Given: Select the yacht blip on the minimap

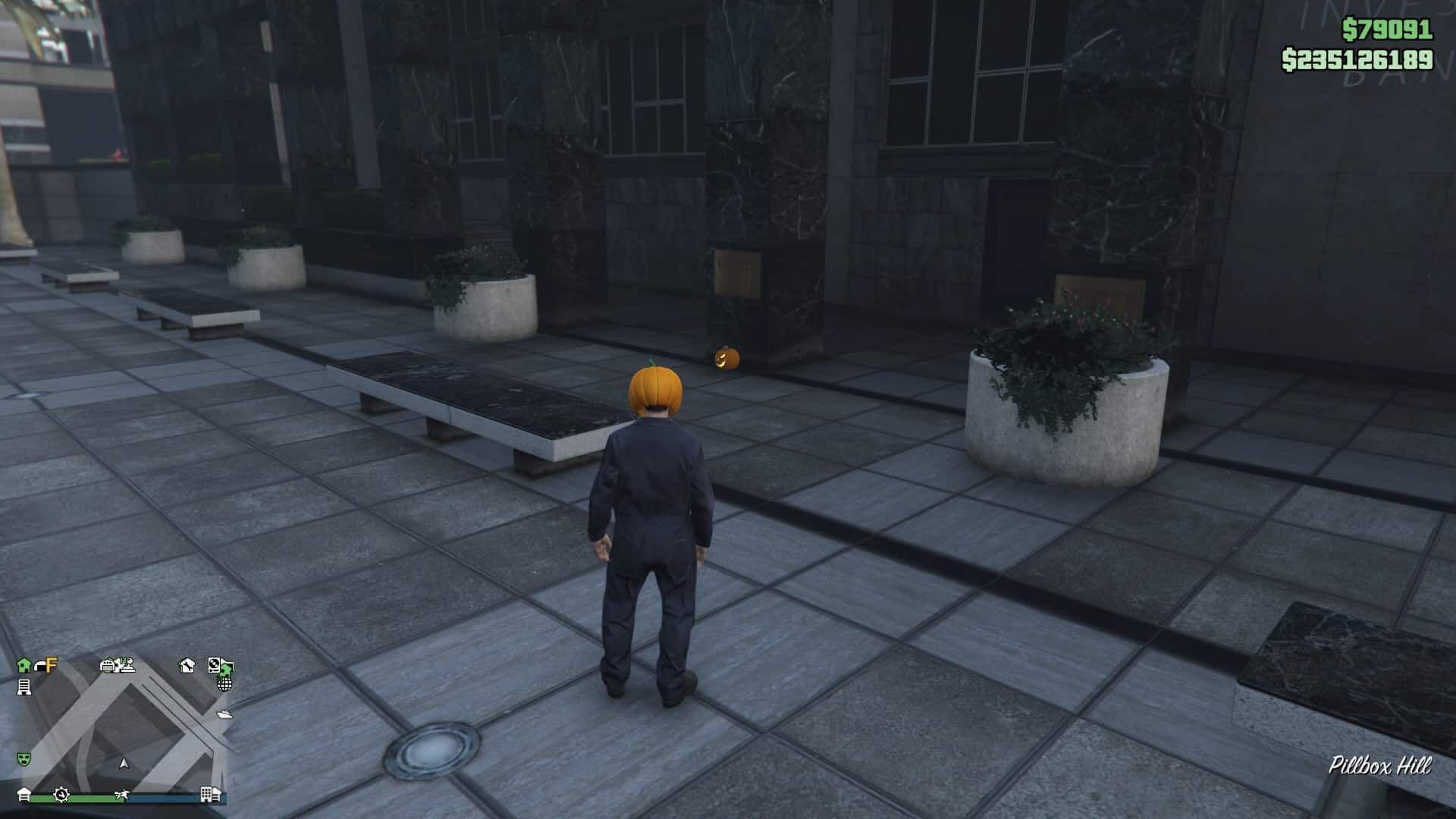Looking at the screenshot, I should pyautogui.click(x=225, y=714).
